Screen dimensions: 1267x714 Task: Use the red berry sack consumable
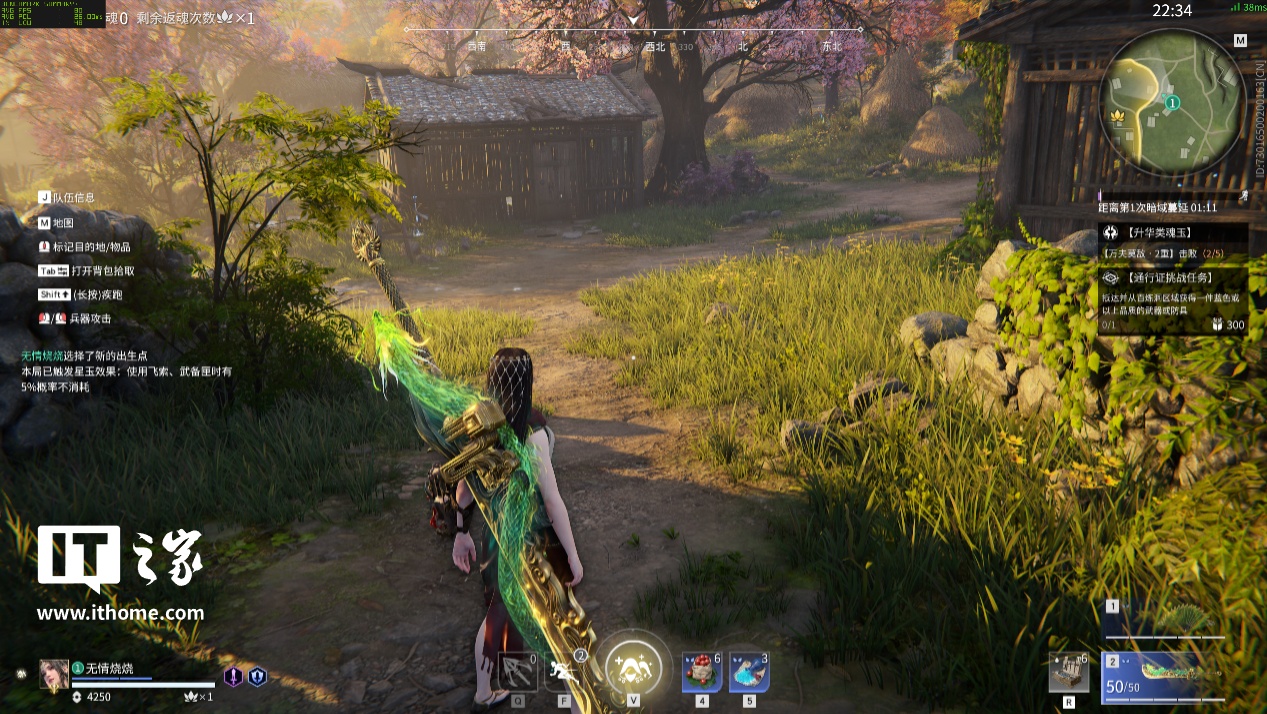tap(701, 671)
